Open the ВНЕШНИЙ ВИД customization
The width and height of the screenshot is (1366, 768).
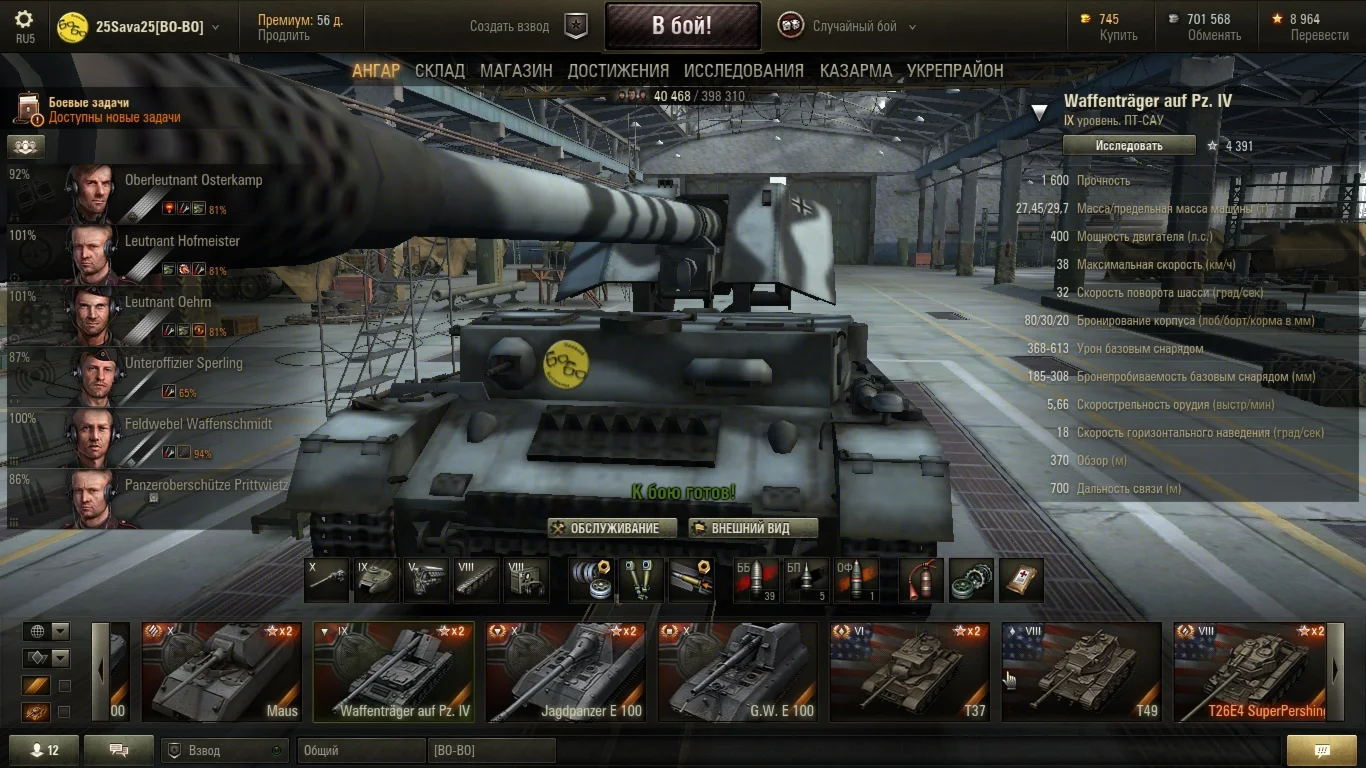point(753,528)
